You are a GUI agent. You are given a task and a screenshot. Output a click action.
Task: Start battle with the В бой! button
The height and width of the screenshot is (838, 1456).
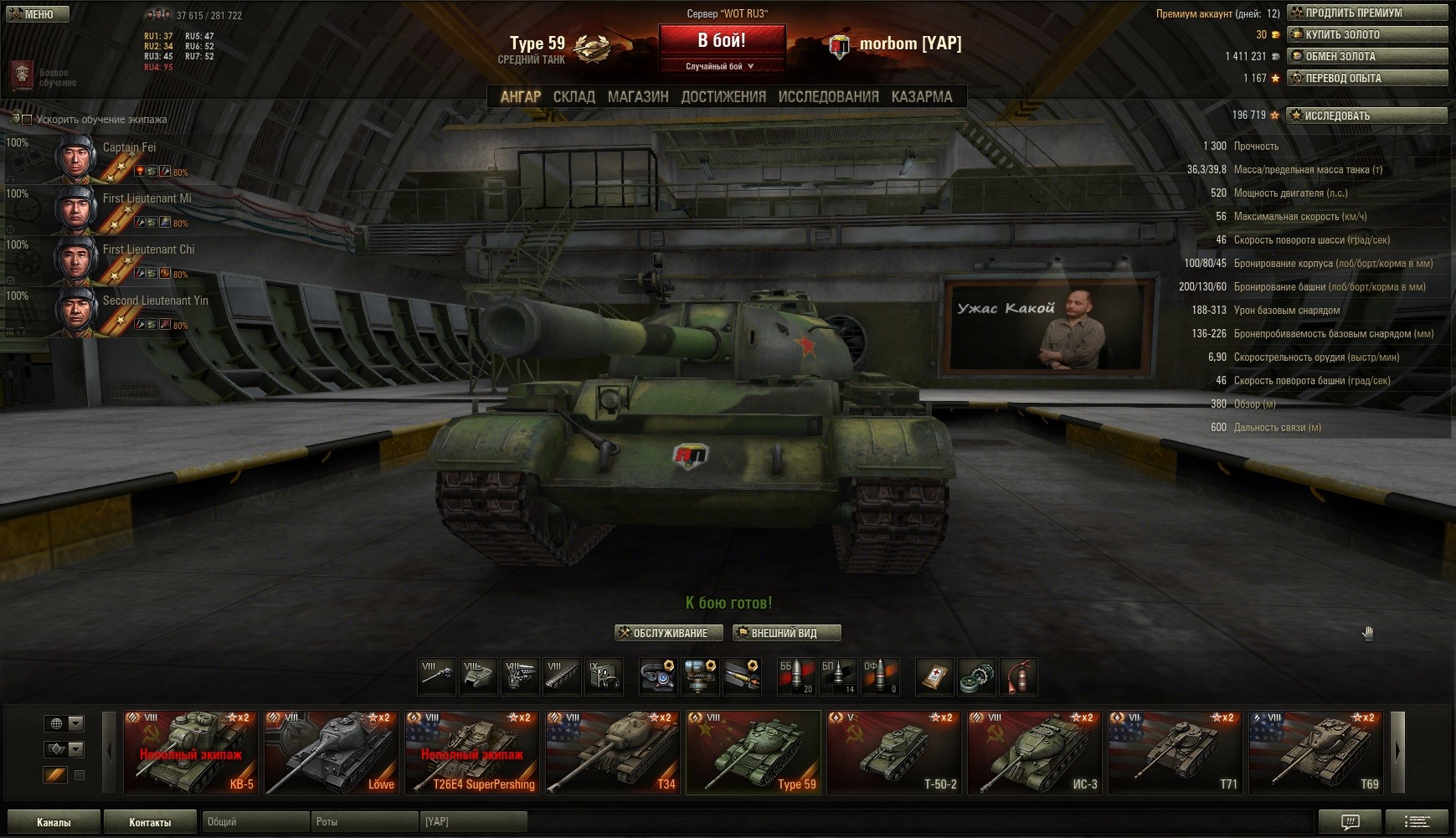(x=722, y=41)
